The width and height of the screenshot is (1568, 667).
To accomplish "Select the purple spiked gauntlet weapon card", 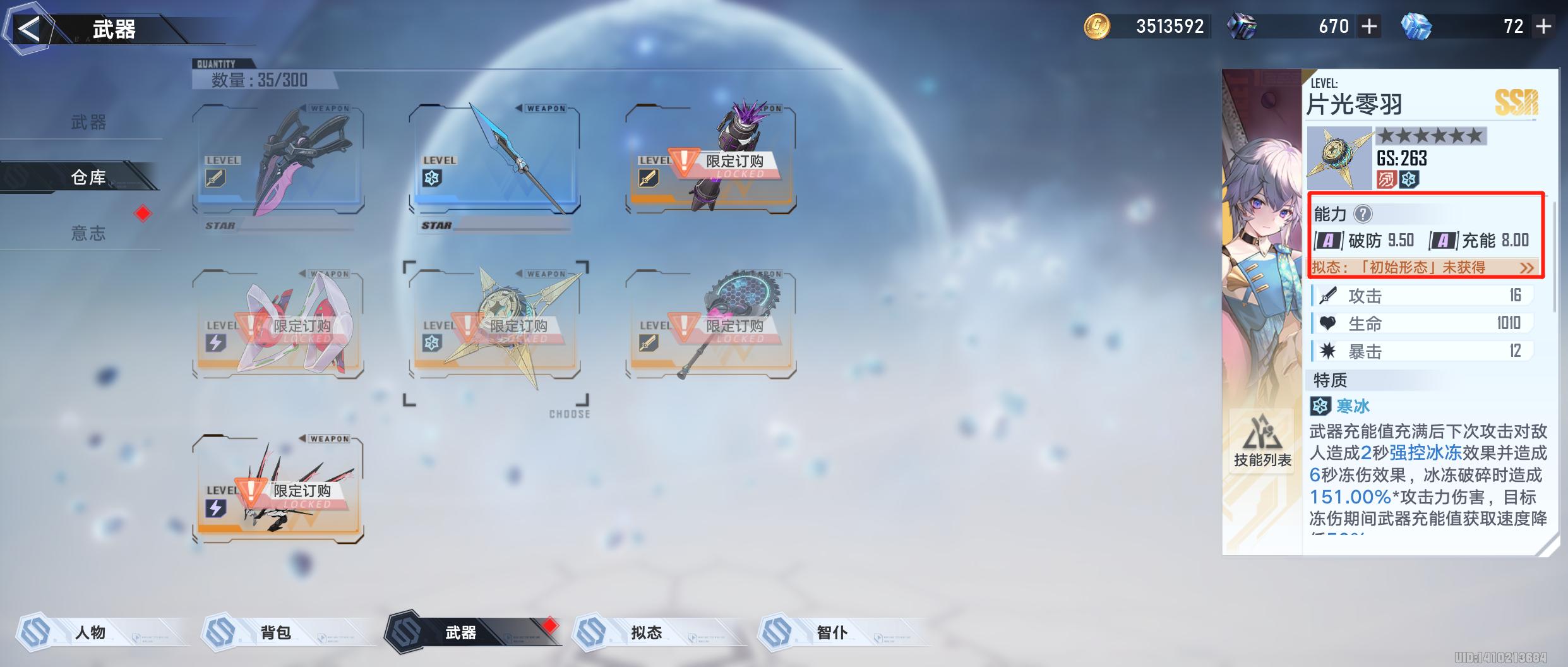I will tap(710, 160).
